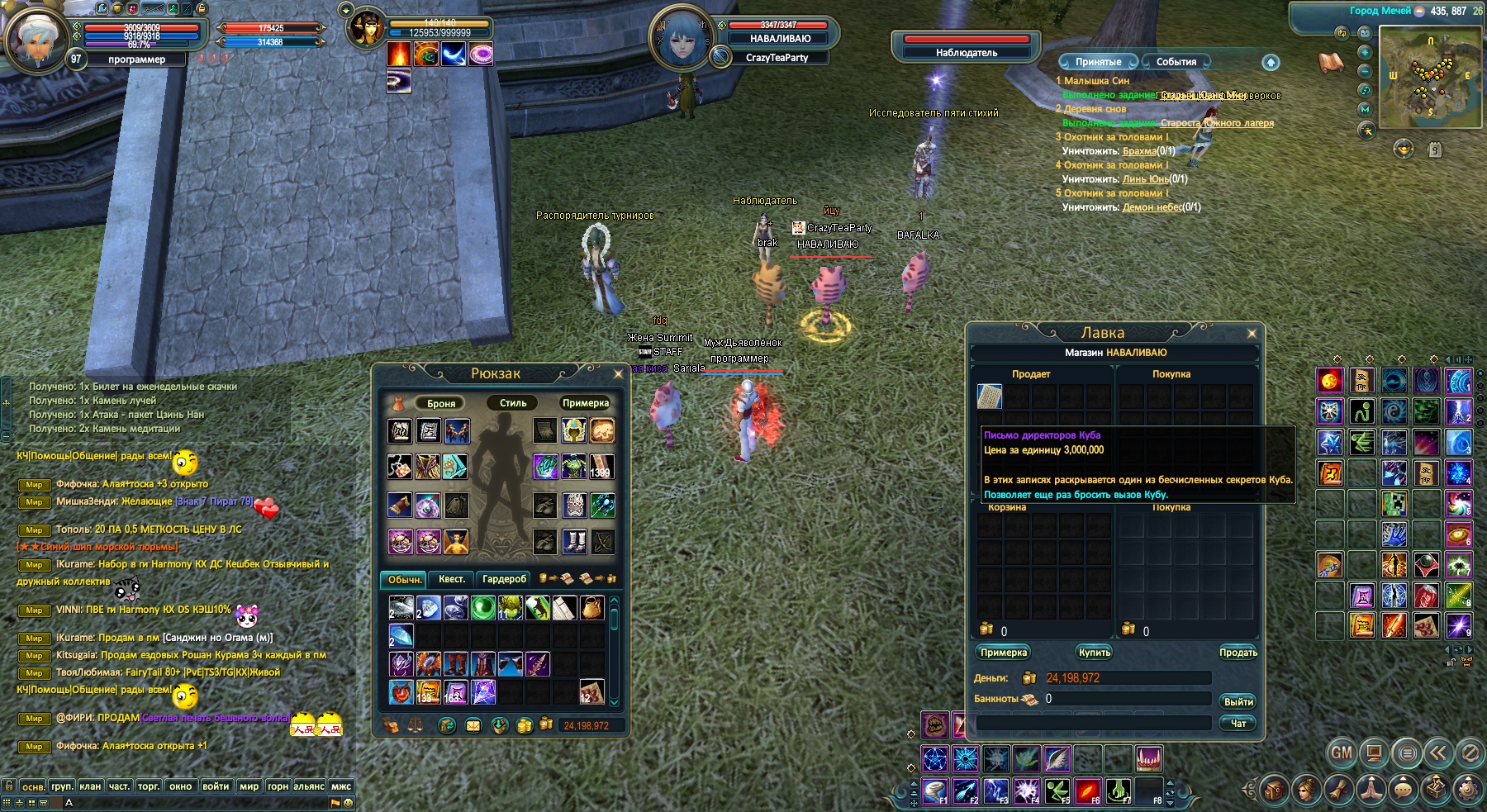Viewport: 1487px width, 812px height.
Task: Select the торг. chat channel tab
Action: [149, 786]
